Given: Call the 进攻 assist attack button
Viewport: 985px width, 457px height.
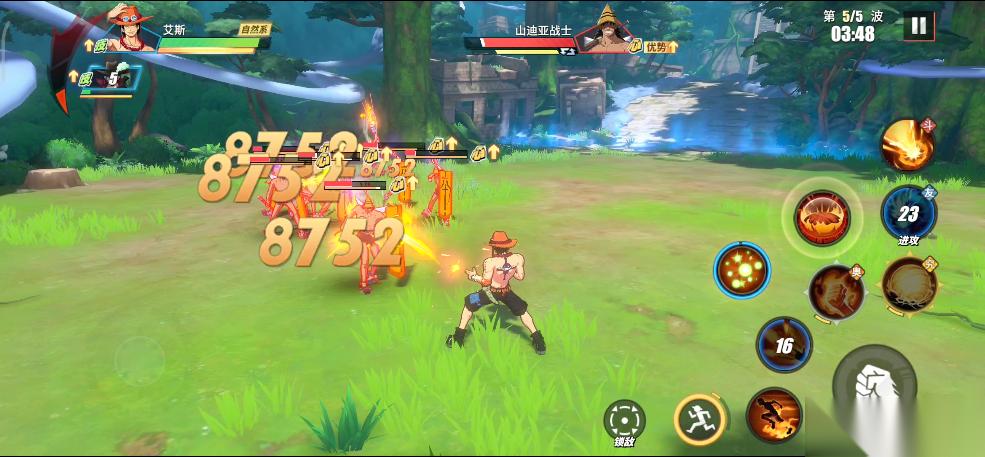Looking at the screenshot, I should [x=908, y=214].
